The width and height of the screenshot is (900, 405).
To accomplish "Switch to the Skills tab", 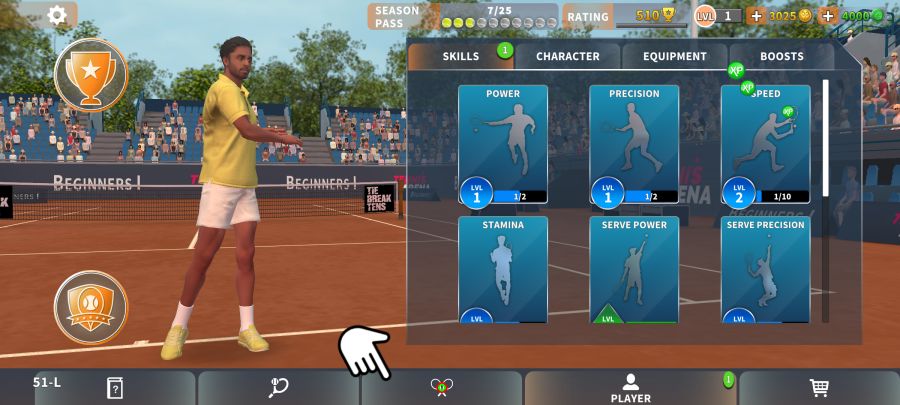I will pos(461,56).
